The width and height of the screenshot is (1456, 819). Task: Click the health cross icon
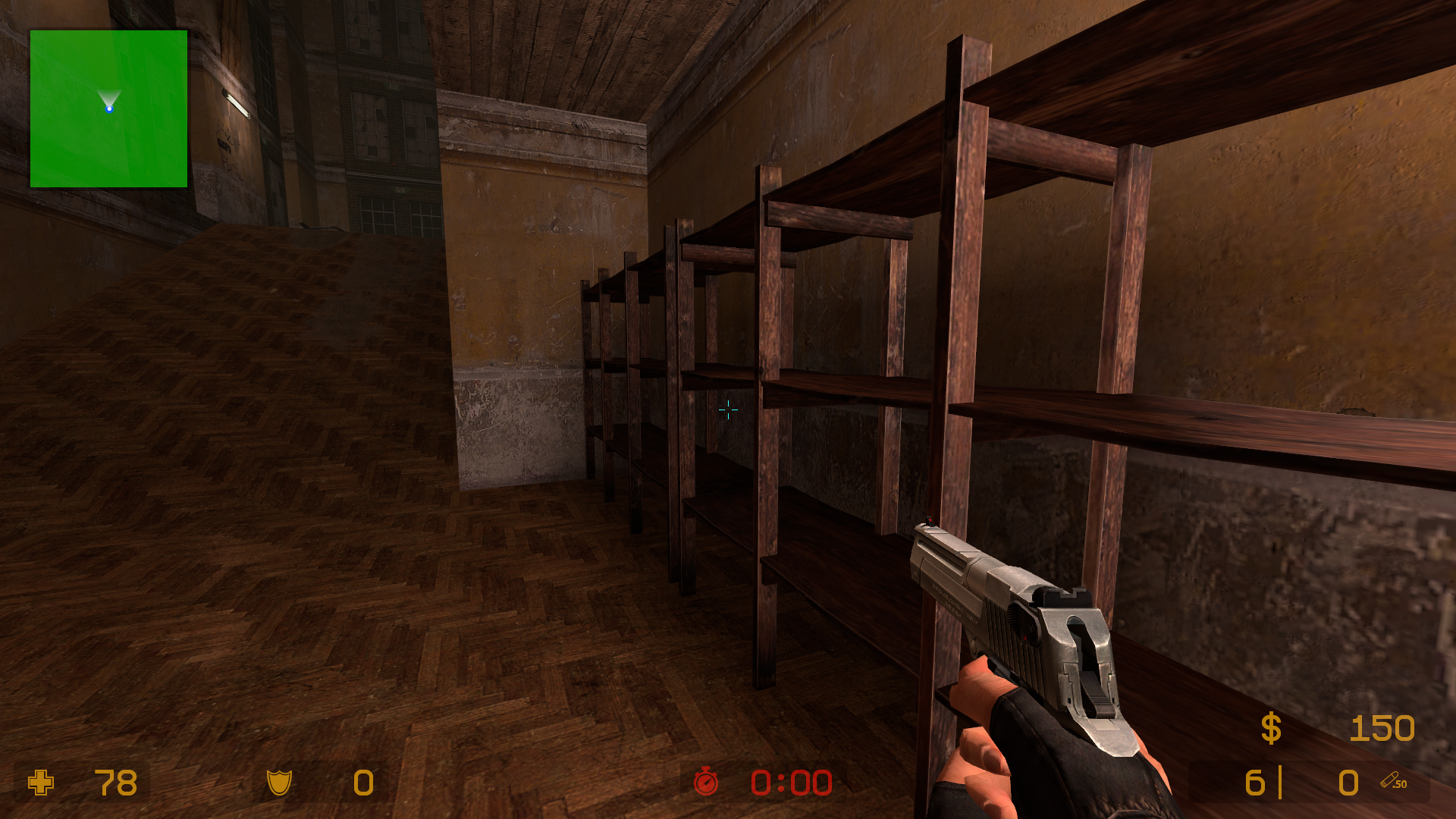[41, 783]
